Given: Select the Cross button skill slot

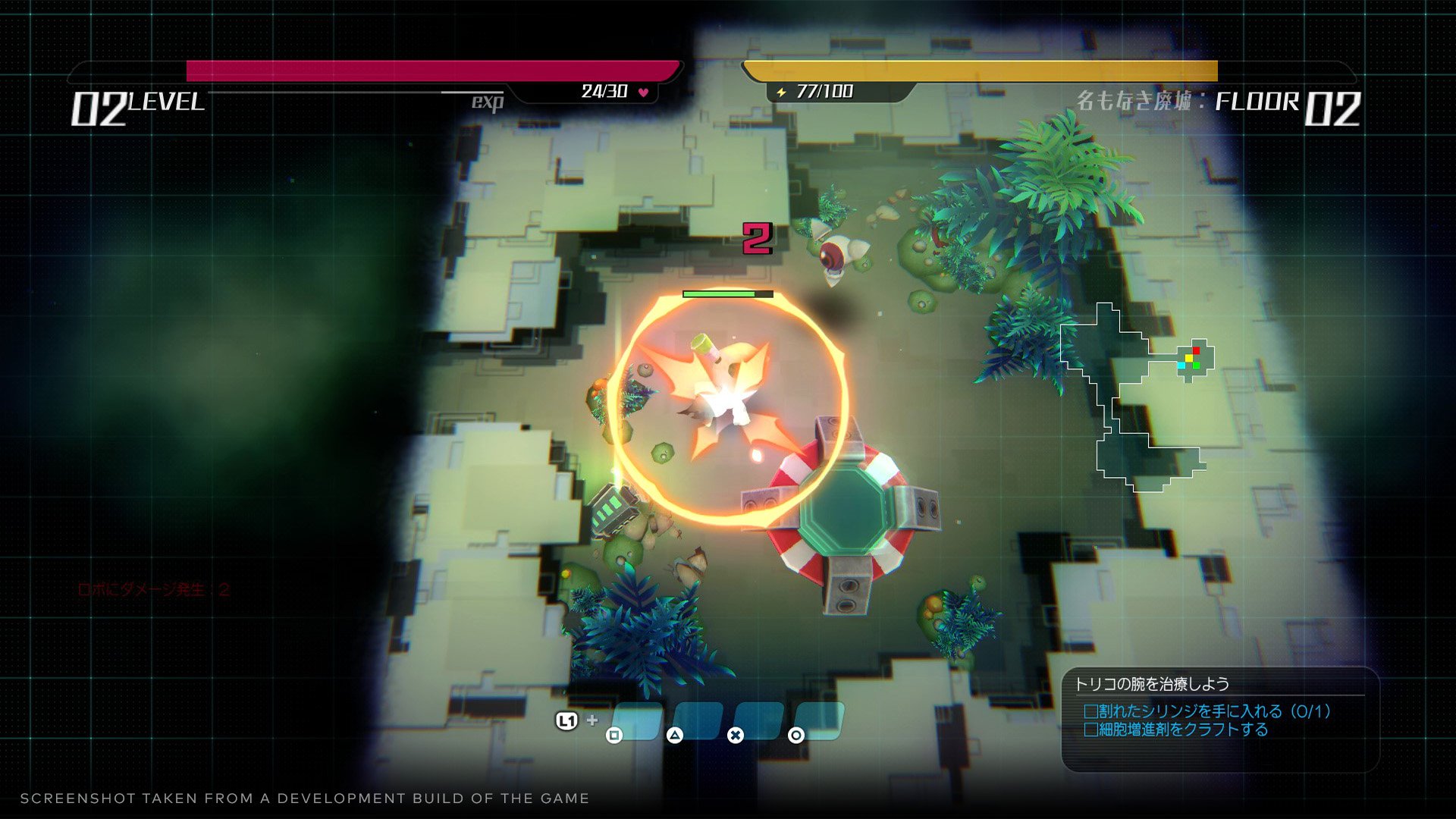Looking at the screenshot, I should [x=761, y=720].
